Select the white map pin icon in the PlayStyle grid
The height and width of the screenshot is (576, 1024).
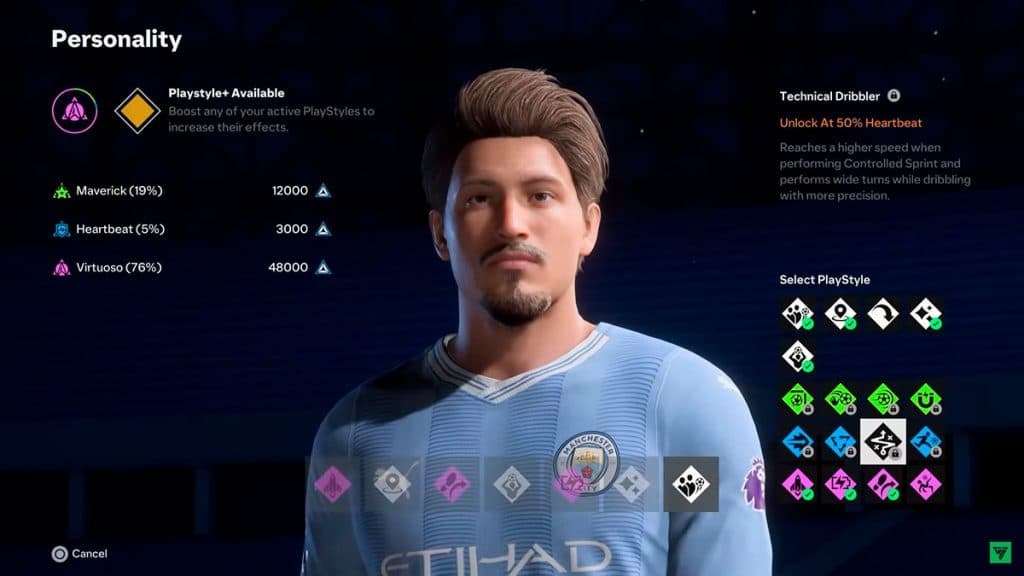coord(840,313)
